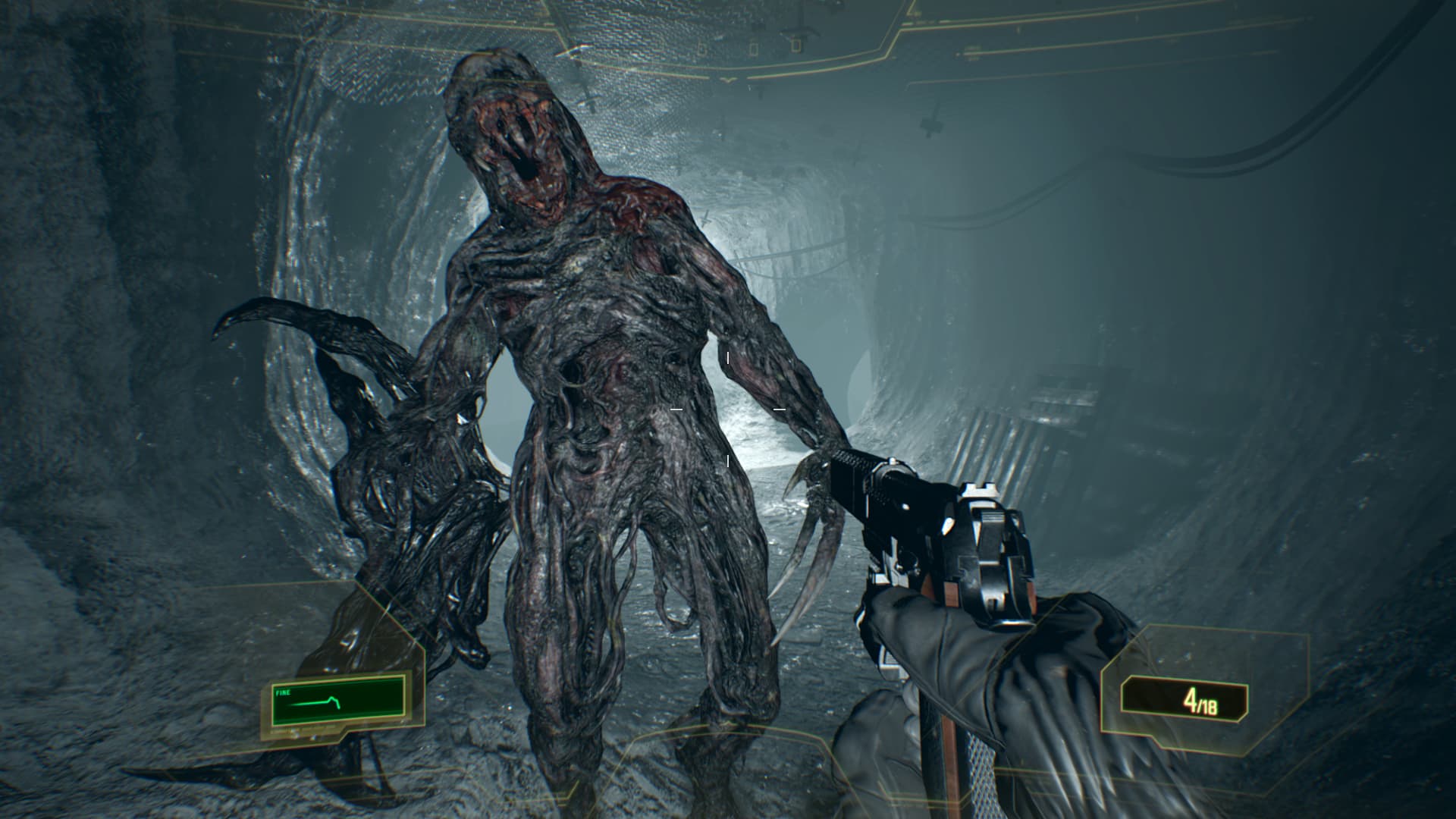The image size is (1456, 819).
Task: Click the right reticle tick mark
Action: 779,409
